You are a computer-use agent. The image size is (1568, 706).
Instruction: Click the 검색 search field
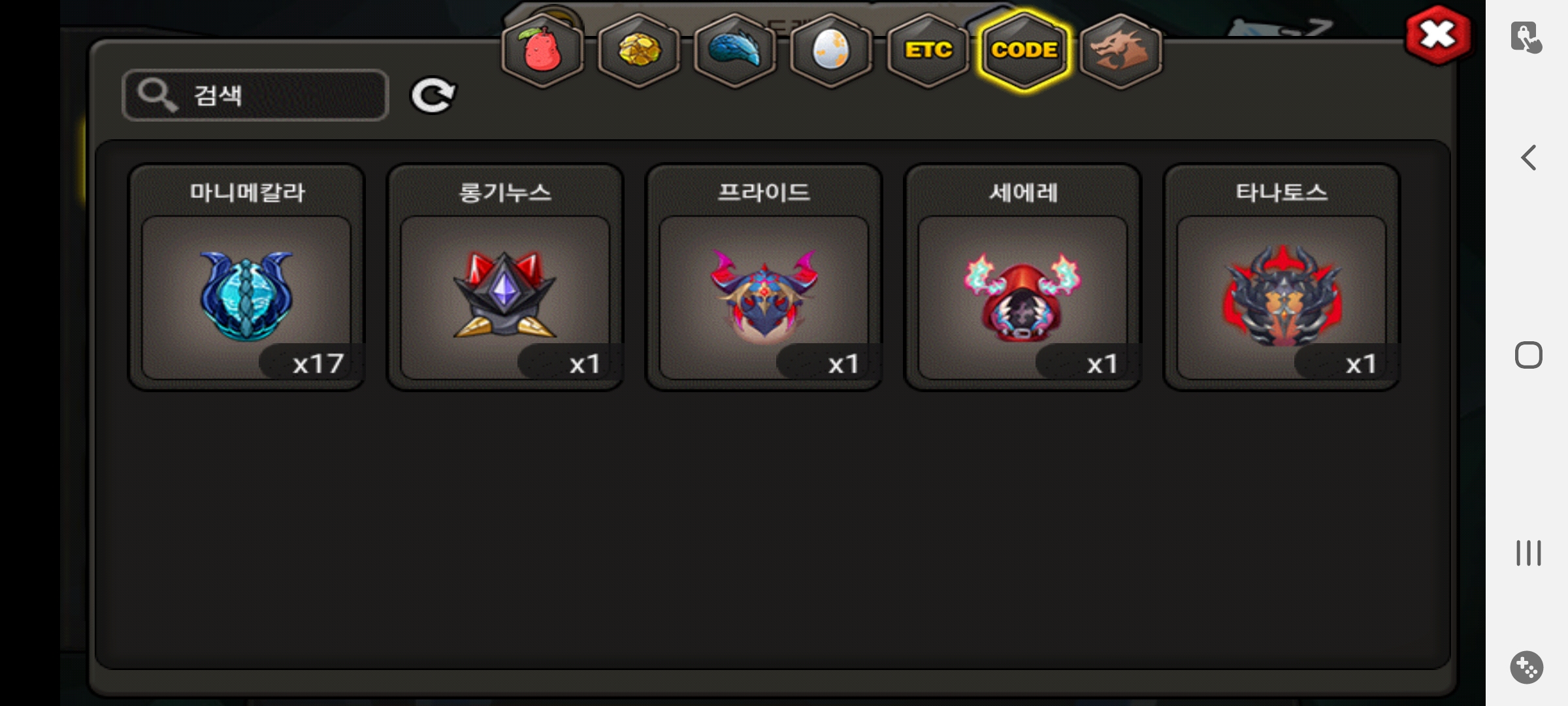(x=255, y=95)
